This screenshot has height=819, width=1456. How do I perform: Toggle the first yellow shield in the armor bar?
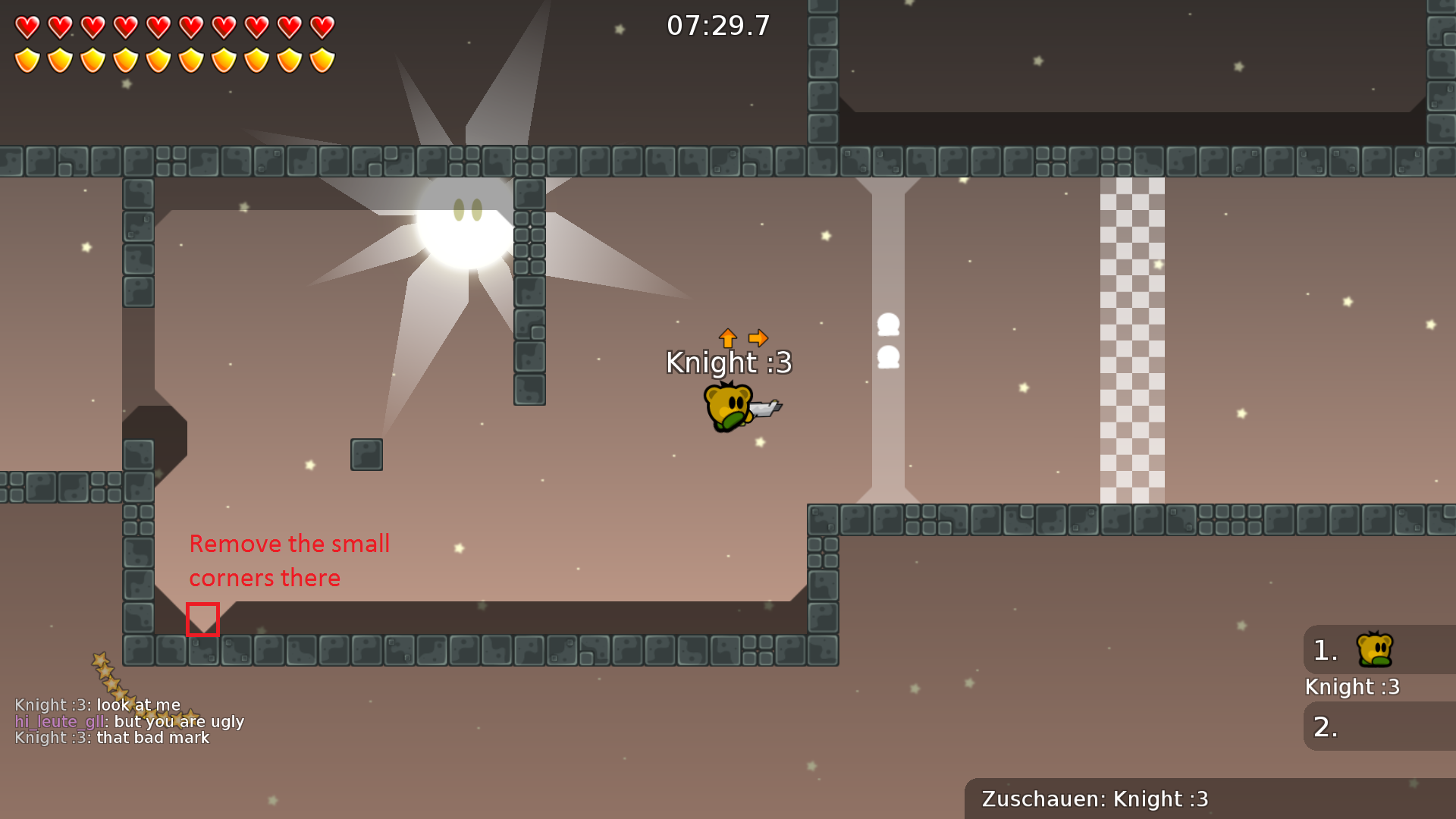pos(28,58)
